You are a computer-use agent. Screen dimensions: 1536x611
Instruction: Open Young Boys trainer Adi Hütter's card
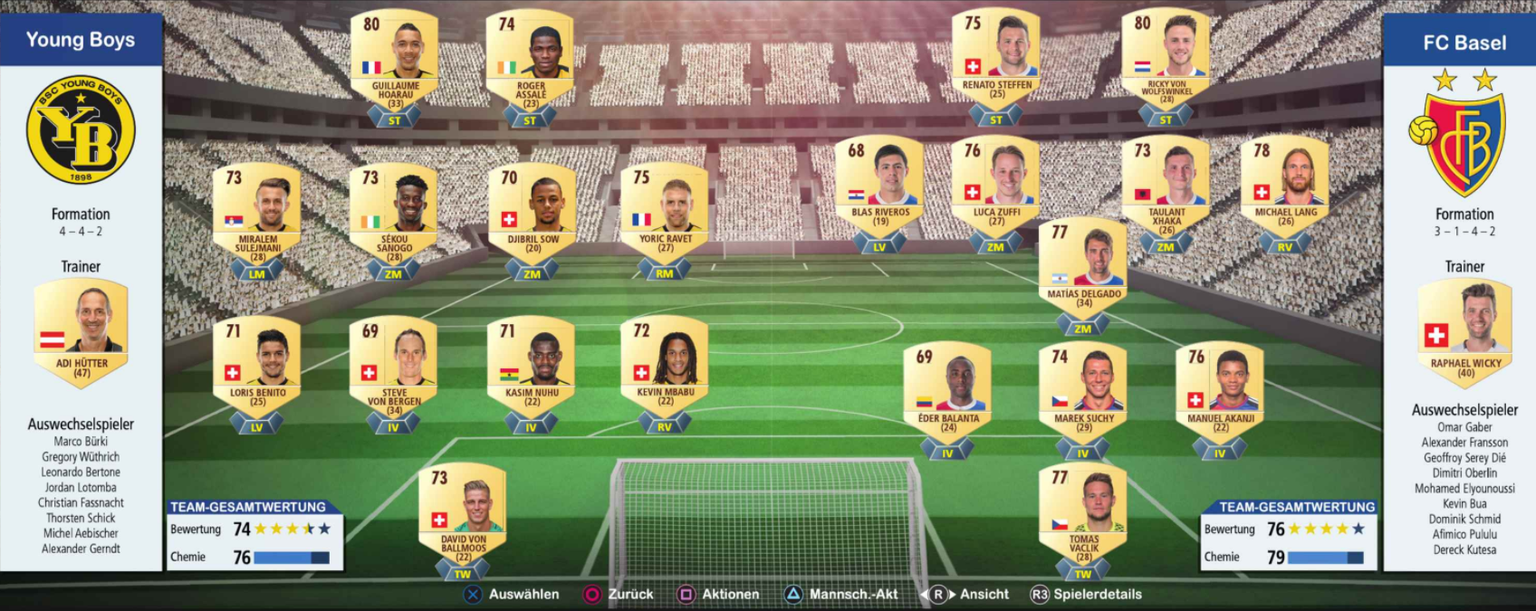[81, 330]
